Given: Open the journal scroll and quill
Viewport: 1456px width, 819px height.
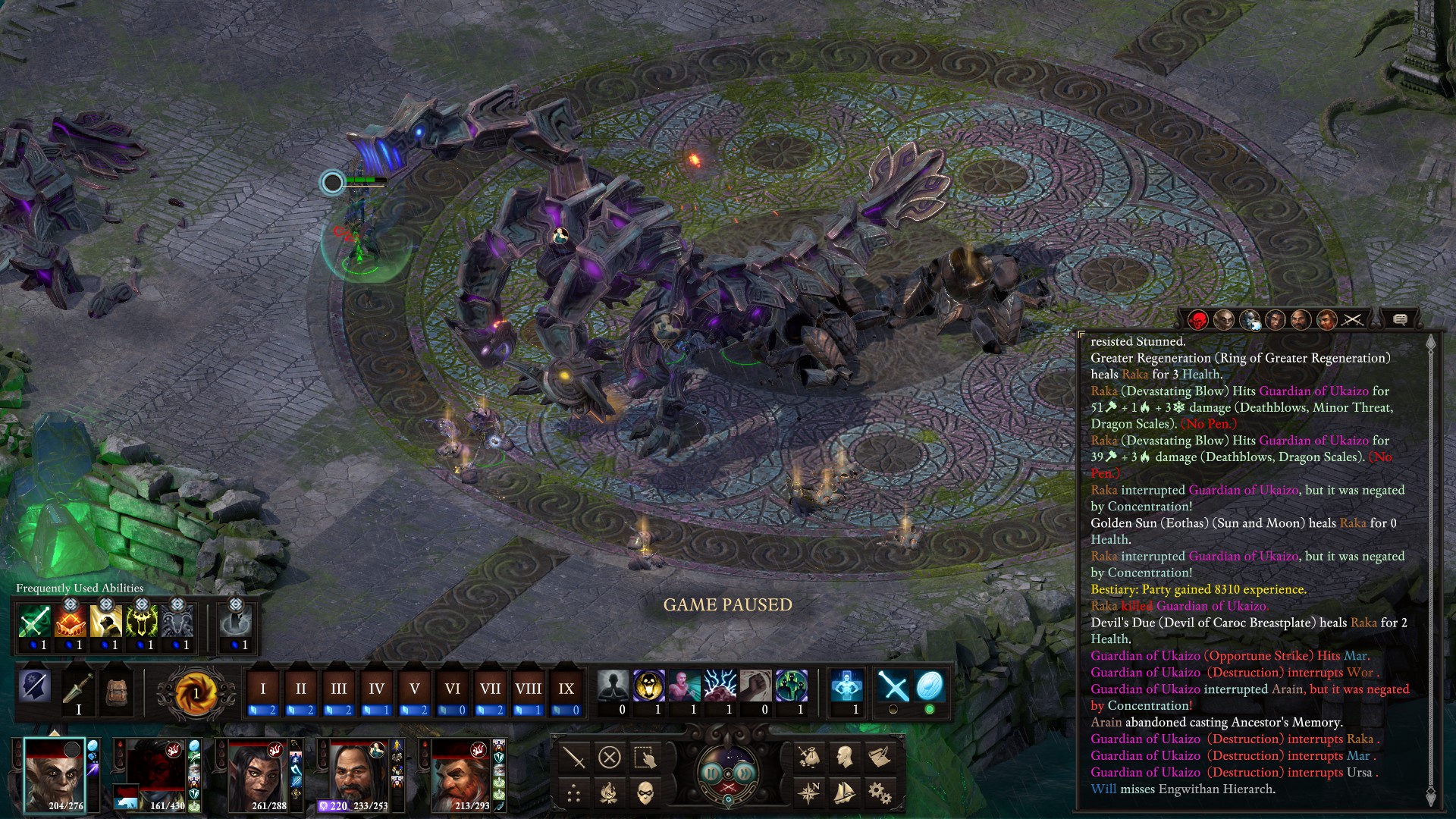Looking at the screenshot, I should tap(880, 756).
